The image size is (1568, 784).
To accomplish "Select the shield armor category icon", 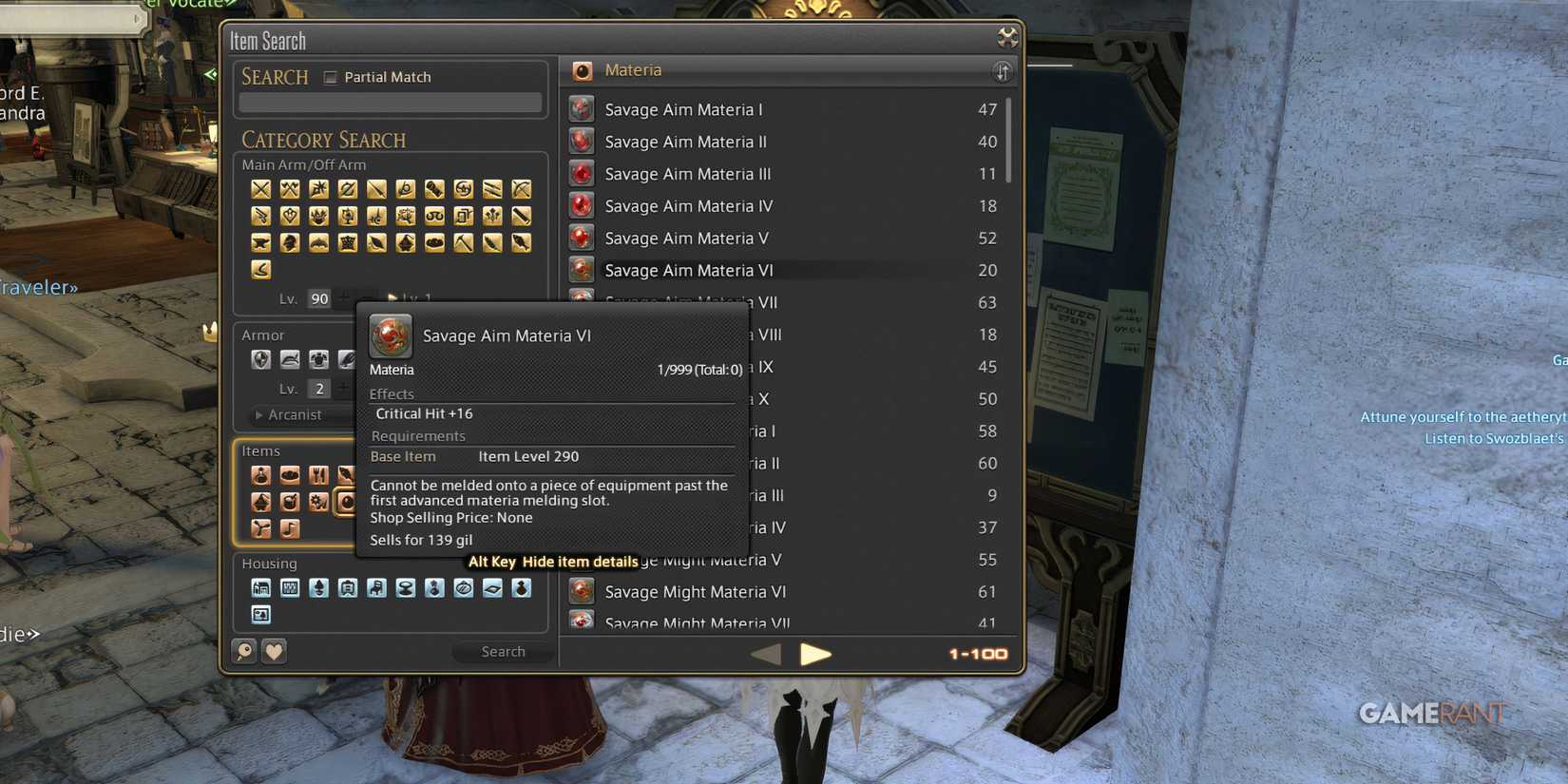I will click(x=261, y=358).
